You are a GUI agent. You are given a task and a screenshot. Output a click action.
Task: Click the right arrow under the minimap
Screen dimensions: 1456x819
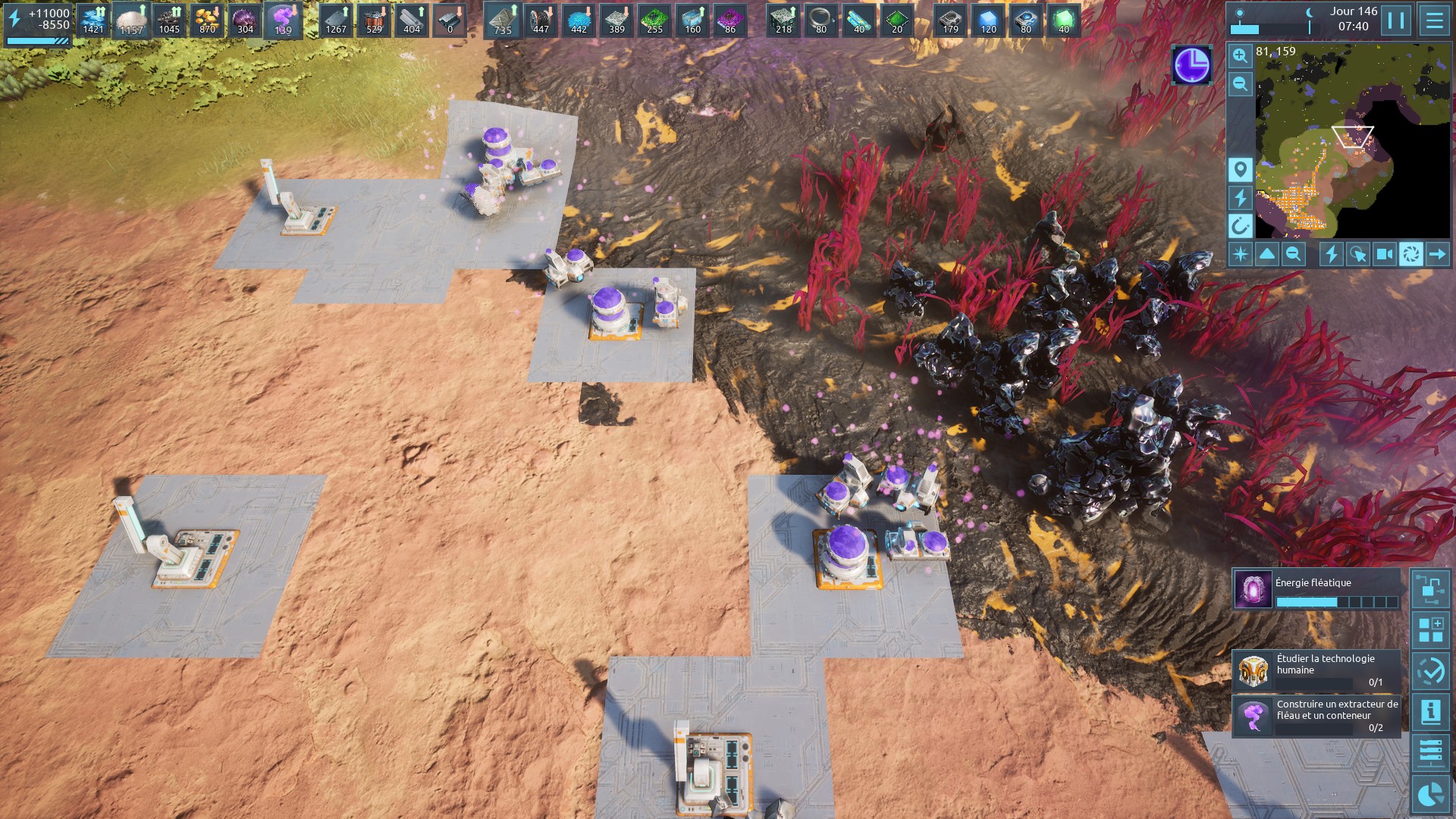click(x=1437, y=254)
